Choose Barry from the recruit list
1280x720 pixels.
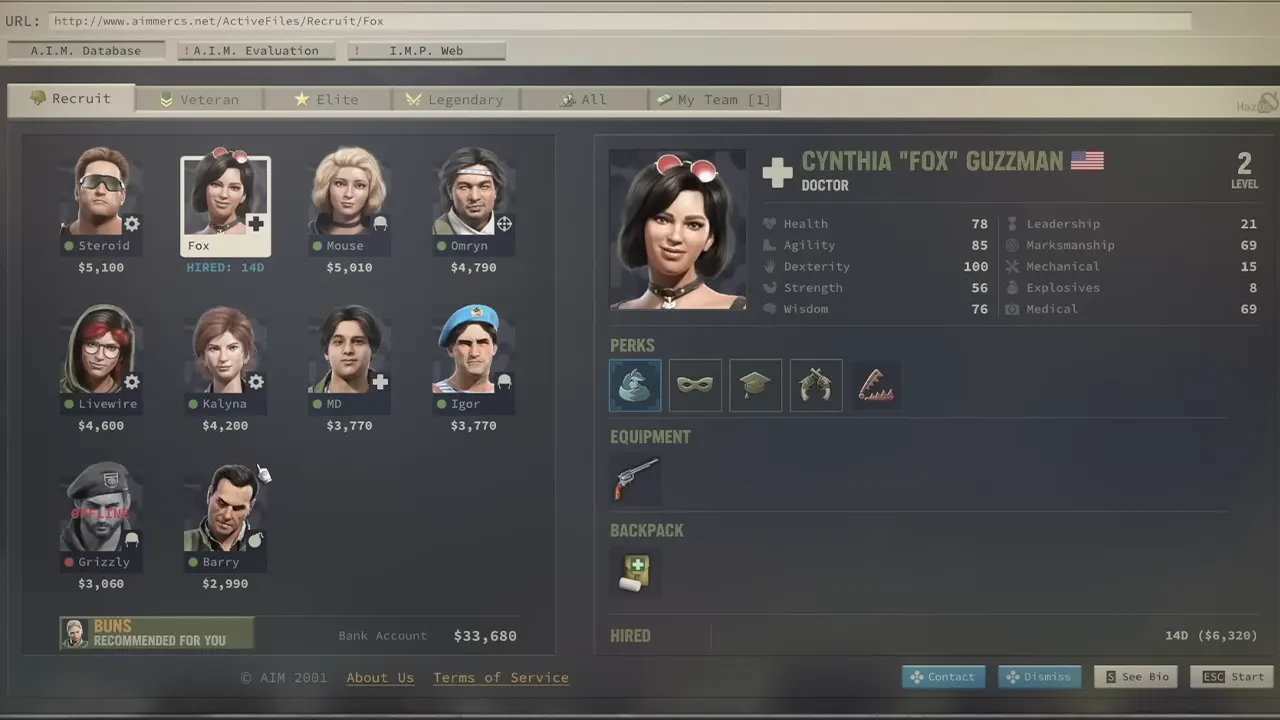225,509
